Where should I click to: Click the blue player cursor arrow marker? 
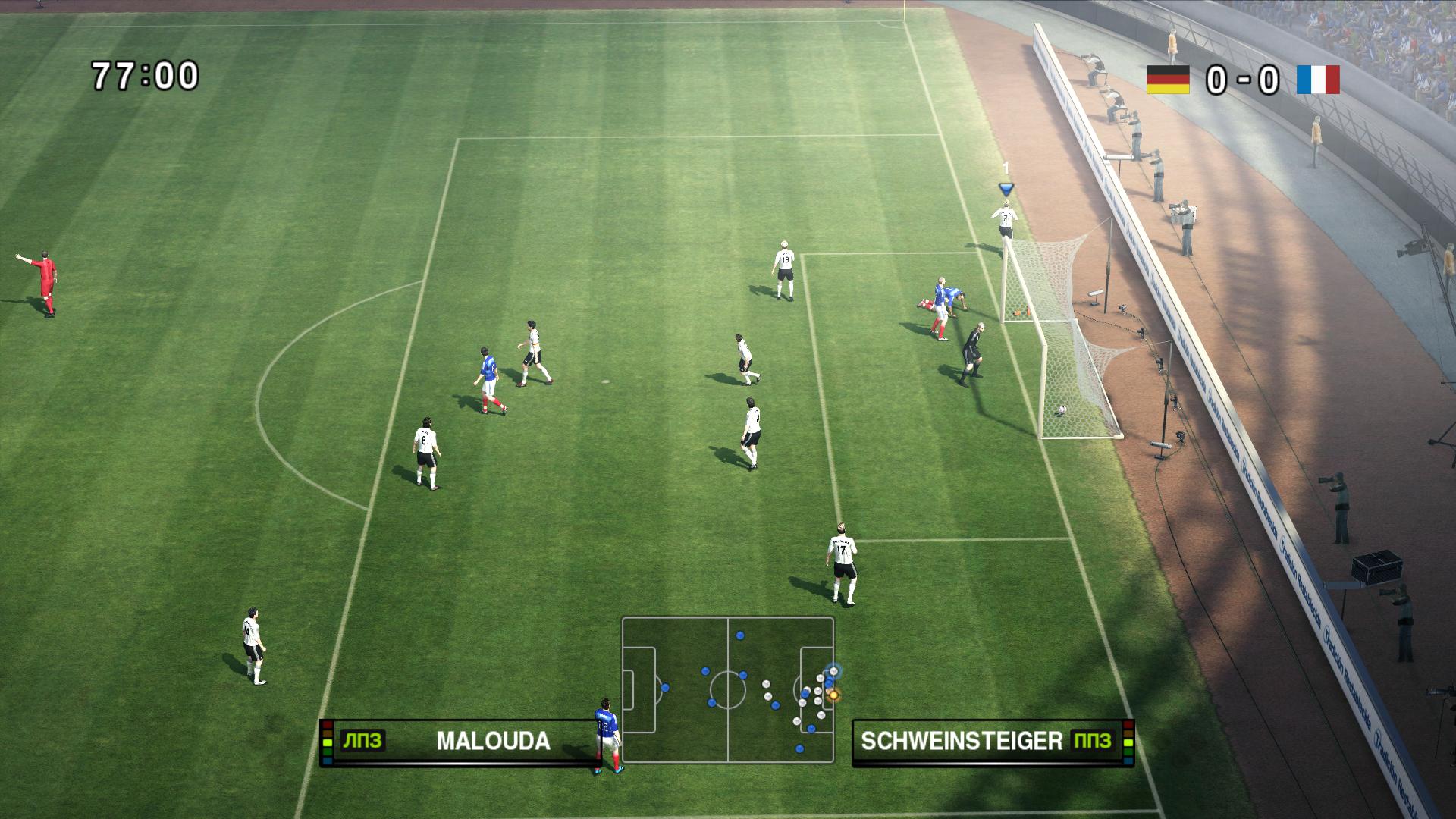[1006, 189]
